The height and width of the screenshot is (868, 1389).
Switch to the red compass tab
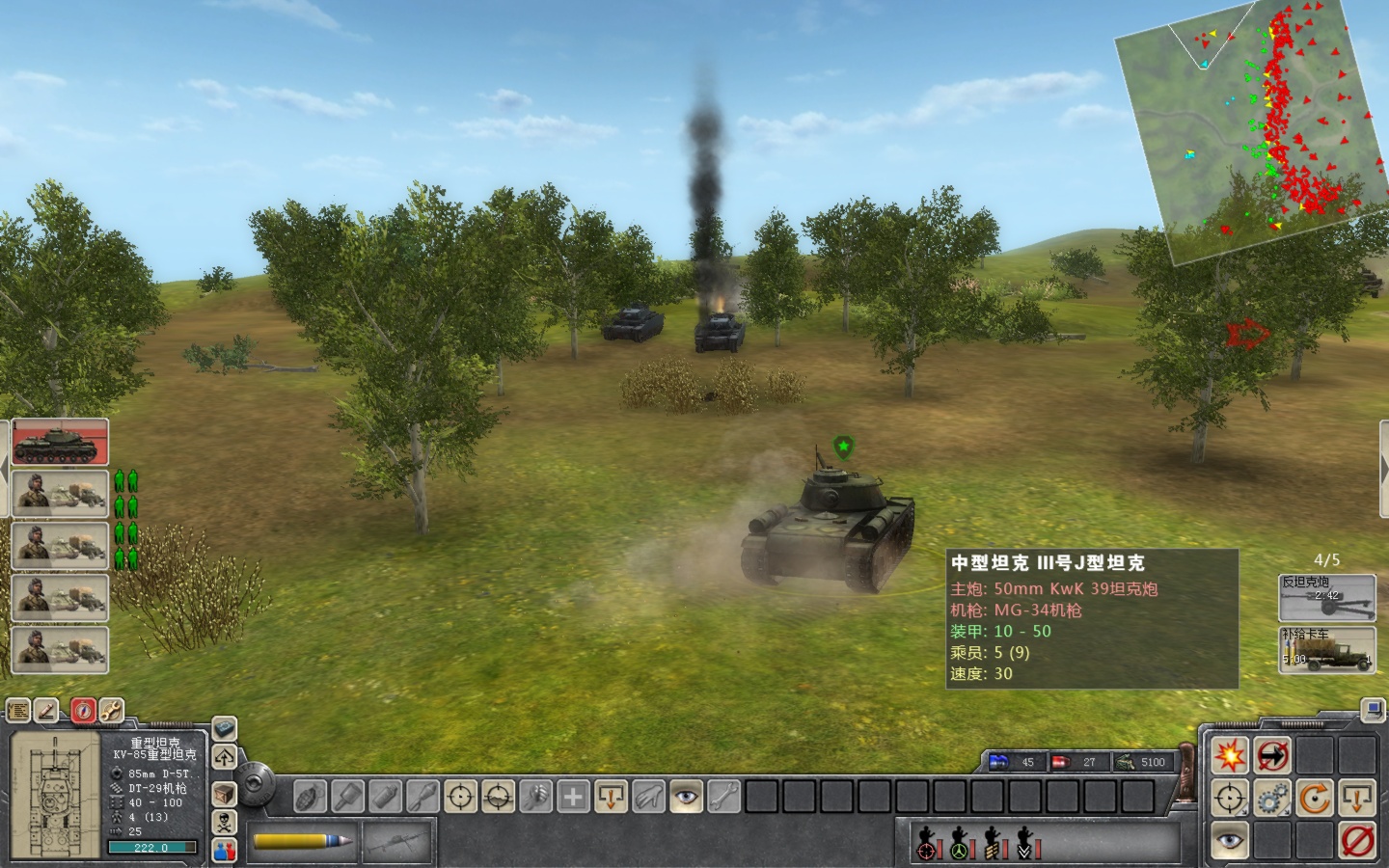83,711
